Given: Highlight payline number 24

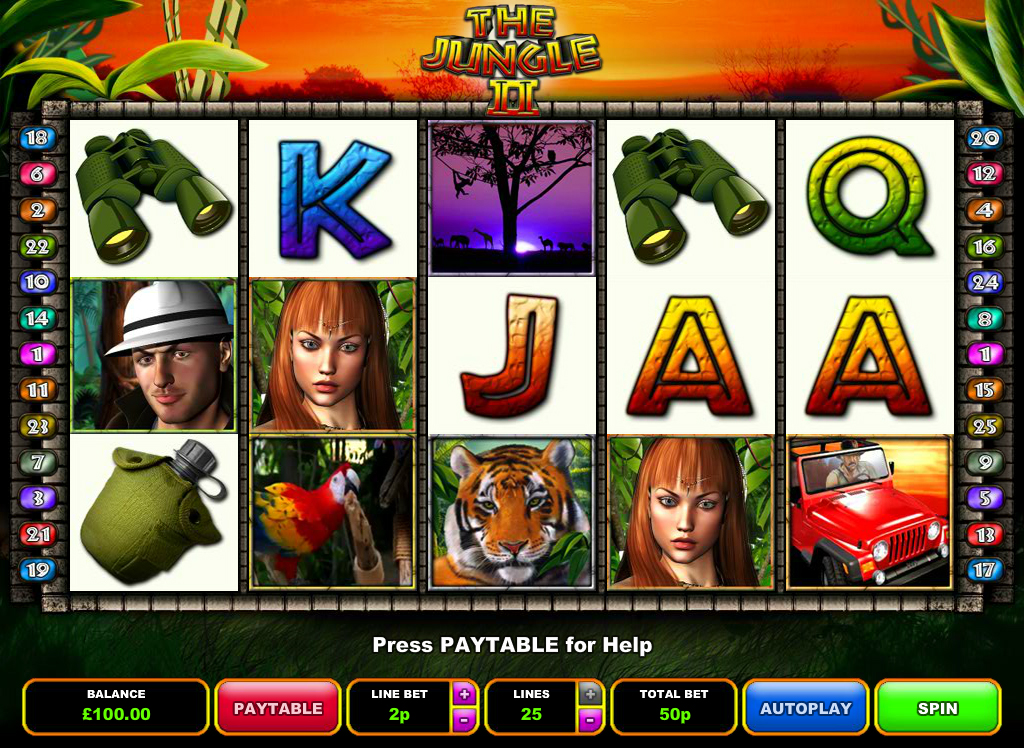Looking at the screenshot, I should pyautogui.click(x=985, y=282).
